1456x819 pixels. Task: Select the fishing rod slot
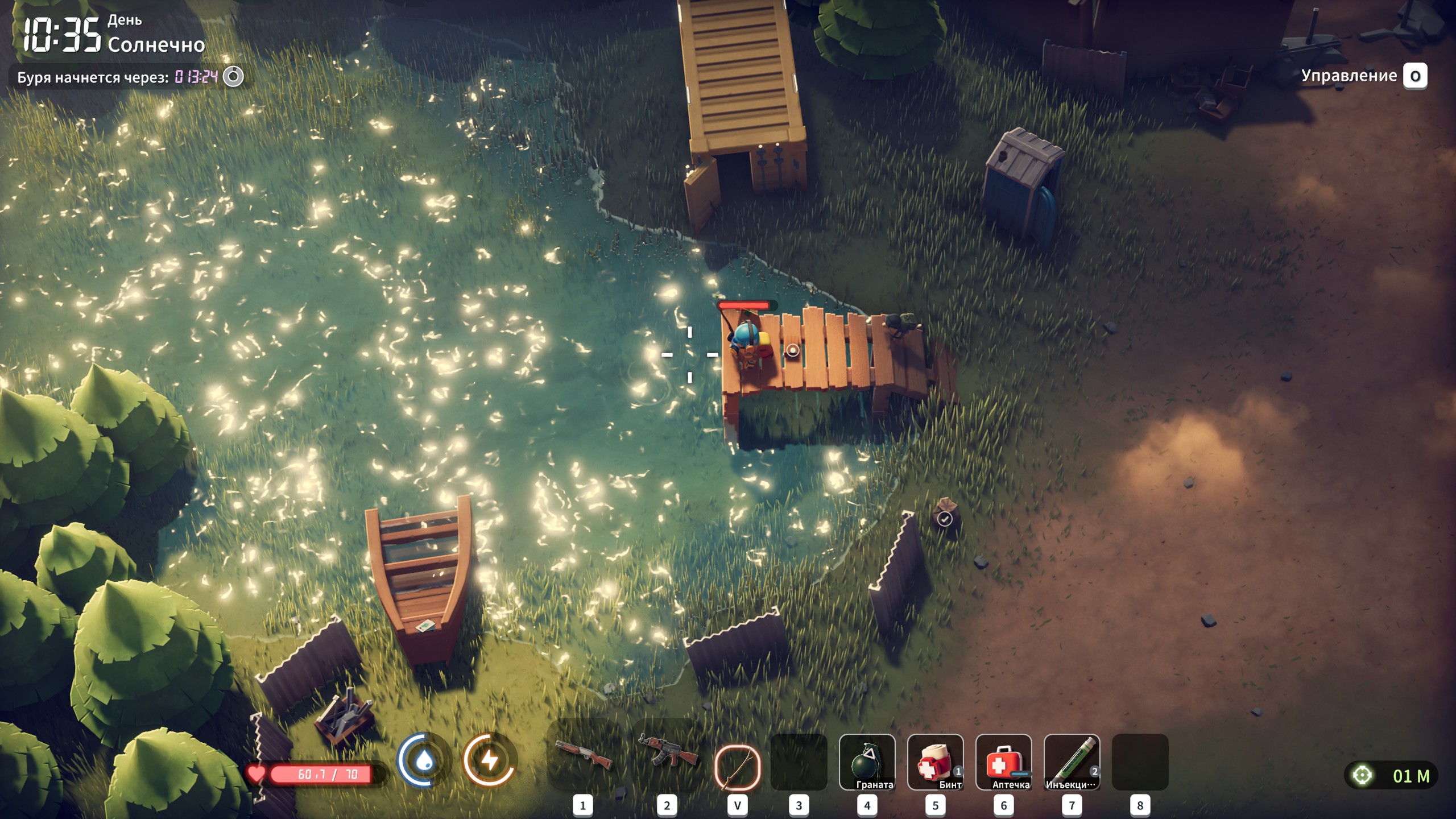[737, 767]
